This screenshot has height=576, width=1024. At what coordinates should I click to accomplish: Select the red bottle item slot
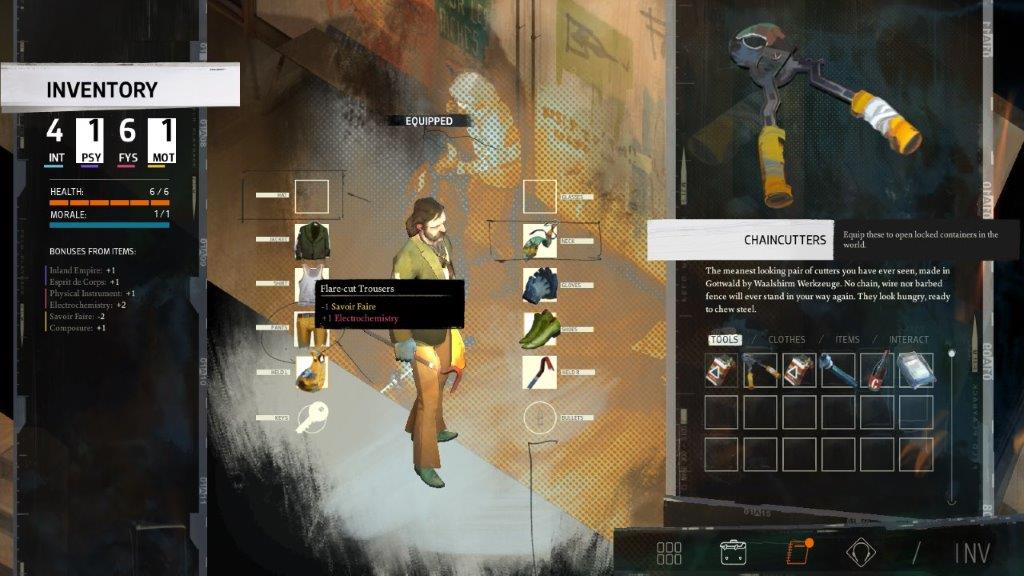(x=877, y=370)
